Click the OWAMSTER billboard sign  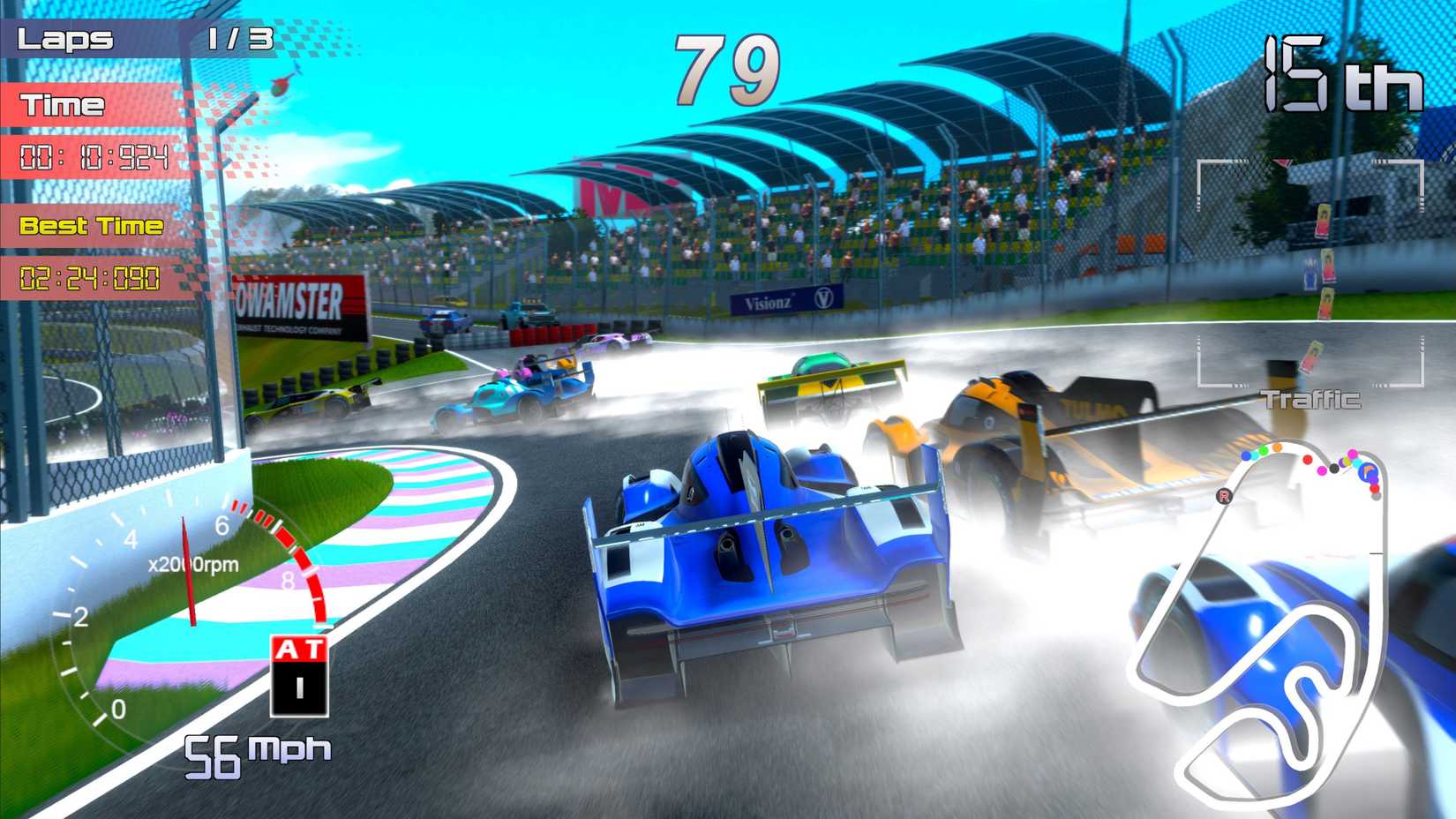291,309
